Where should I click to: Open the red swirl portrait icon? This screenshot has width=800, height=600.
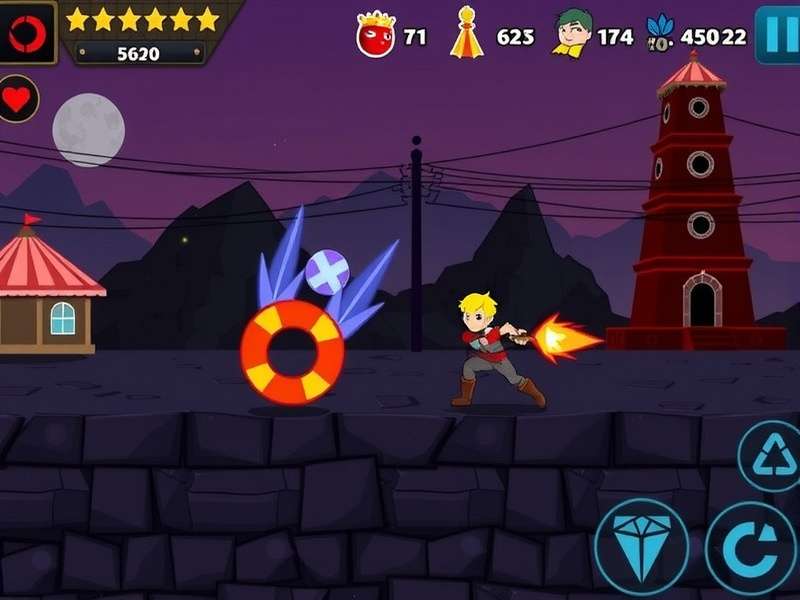26,33
